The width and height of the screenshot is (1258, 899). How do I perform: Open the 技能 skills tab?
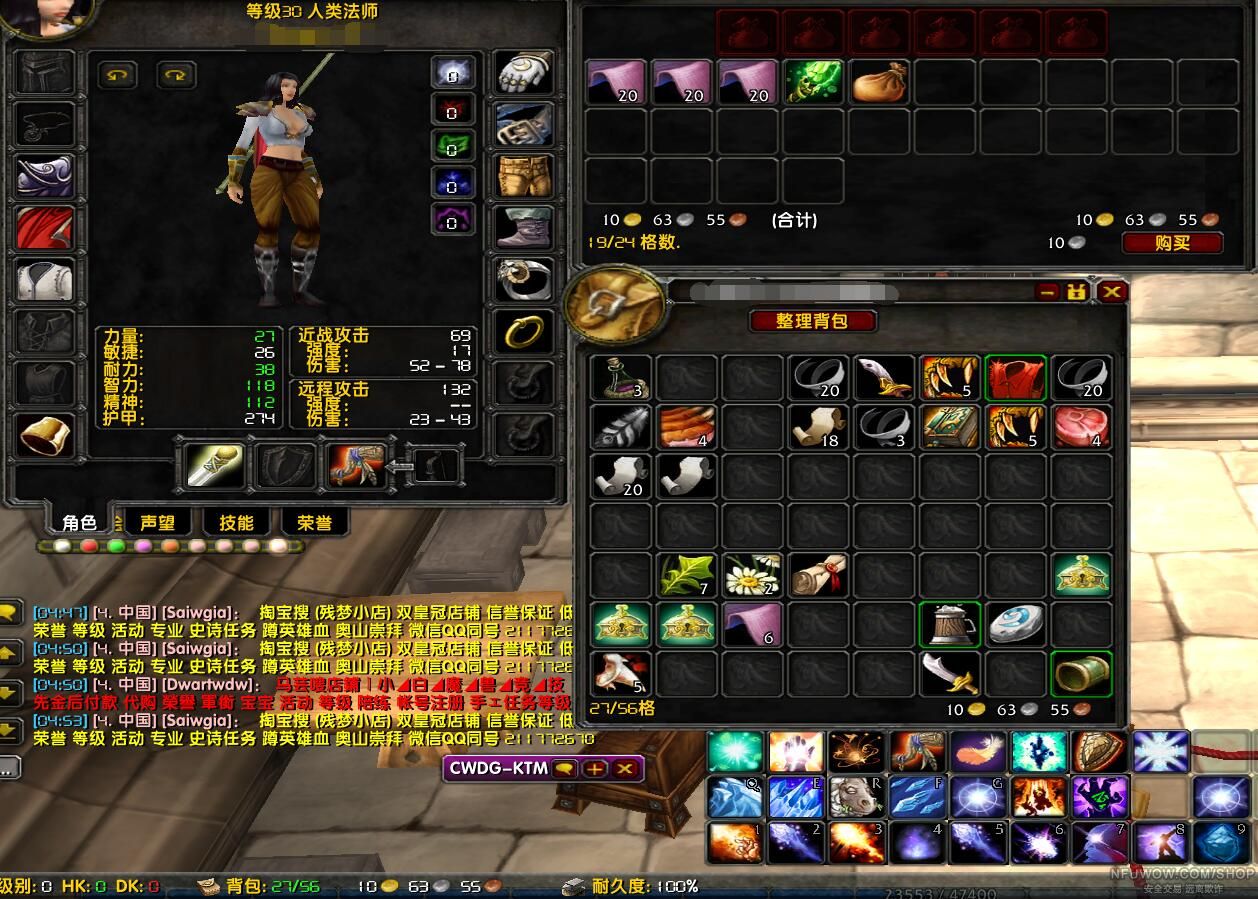click(236, 522)
